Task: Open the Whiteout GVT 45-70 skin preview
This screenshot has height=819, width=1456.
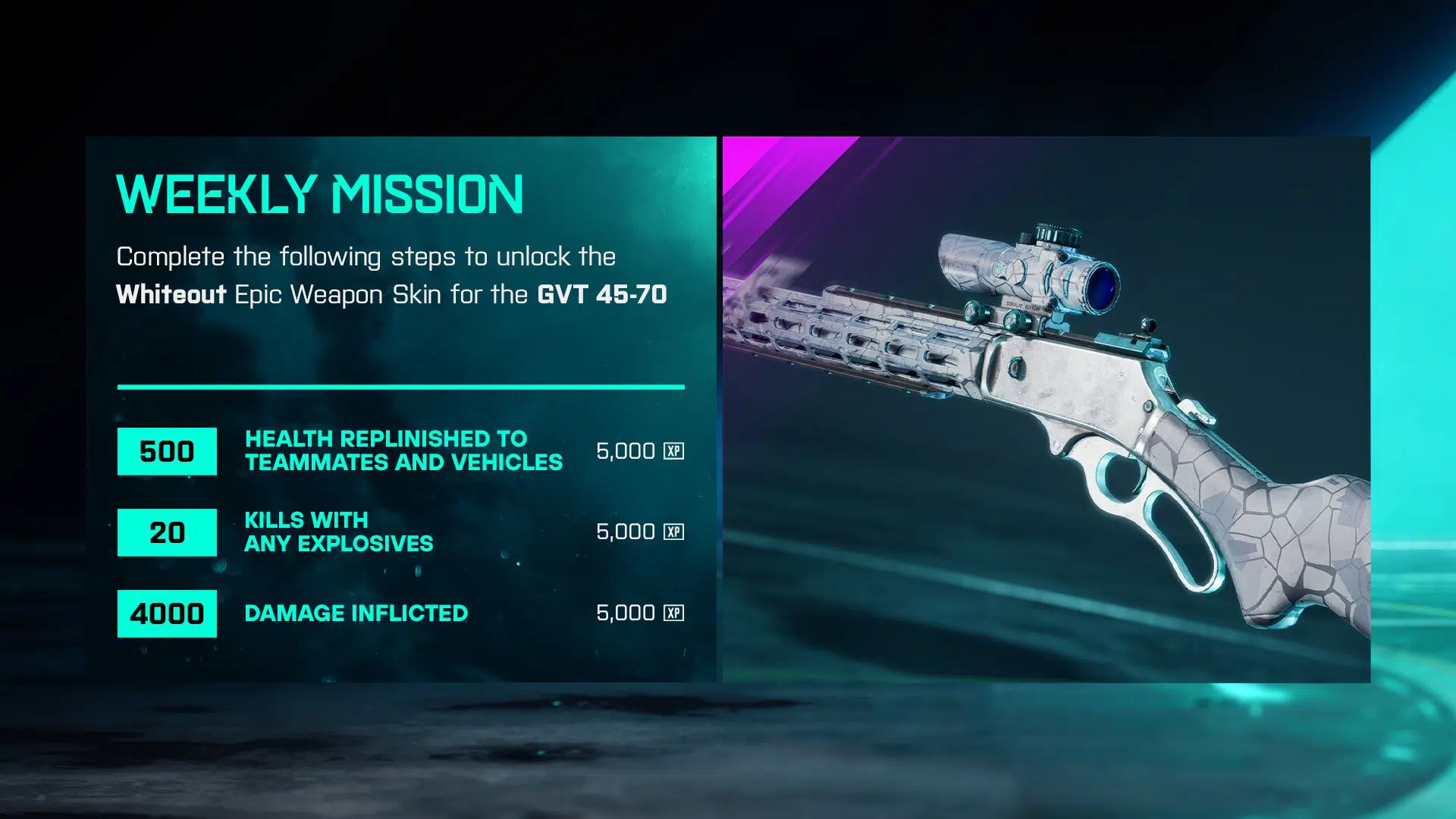Action: [x=1046, y=409]
